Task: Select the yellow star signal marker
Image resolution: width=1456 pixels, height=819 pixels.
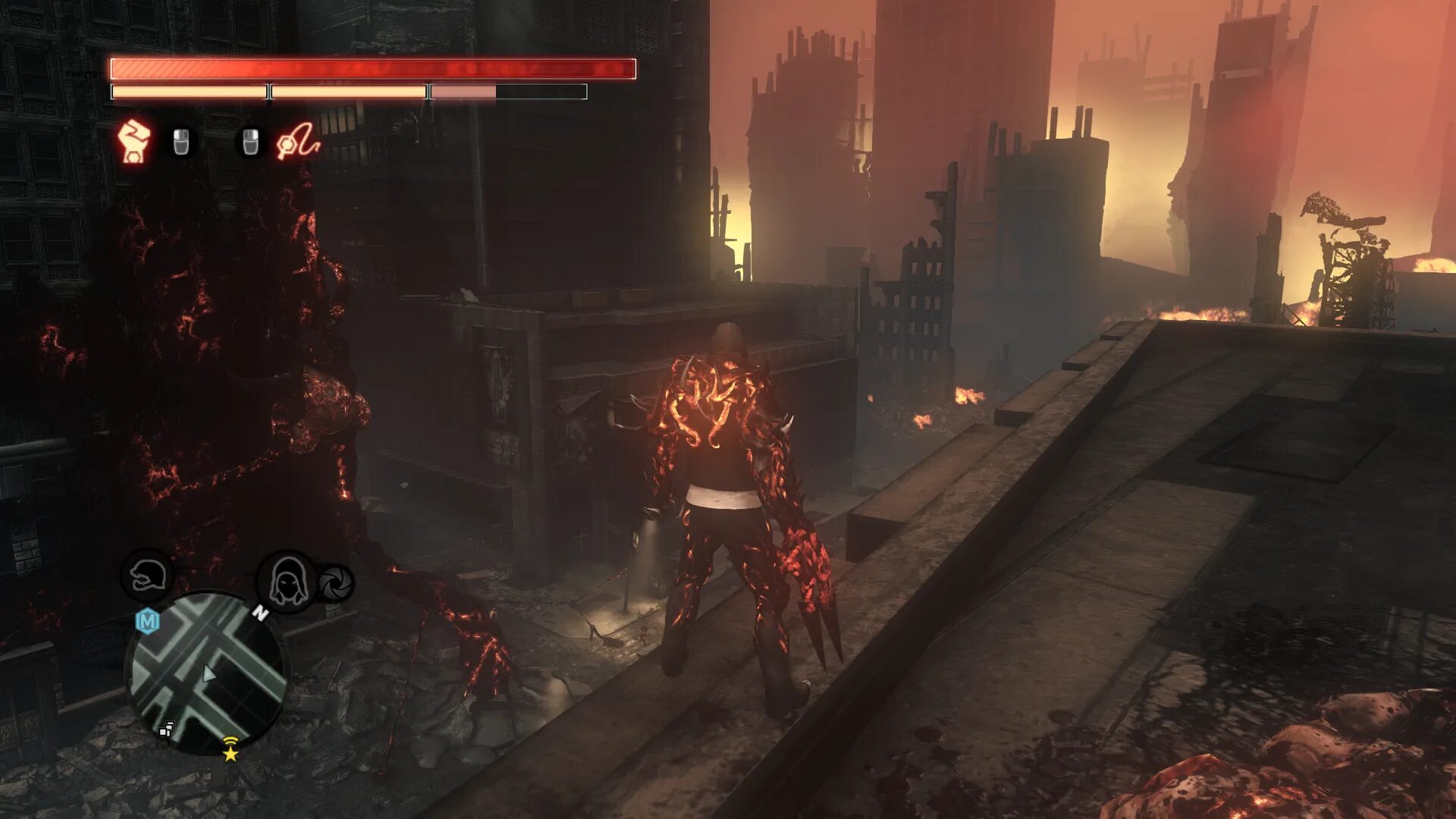Action: click(x=230, y=749)
